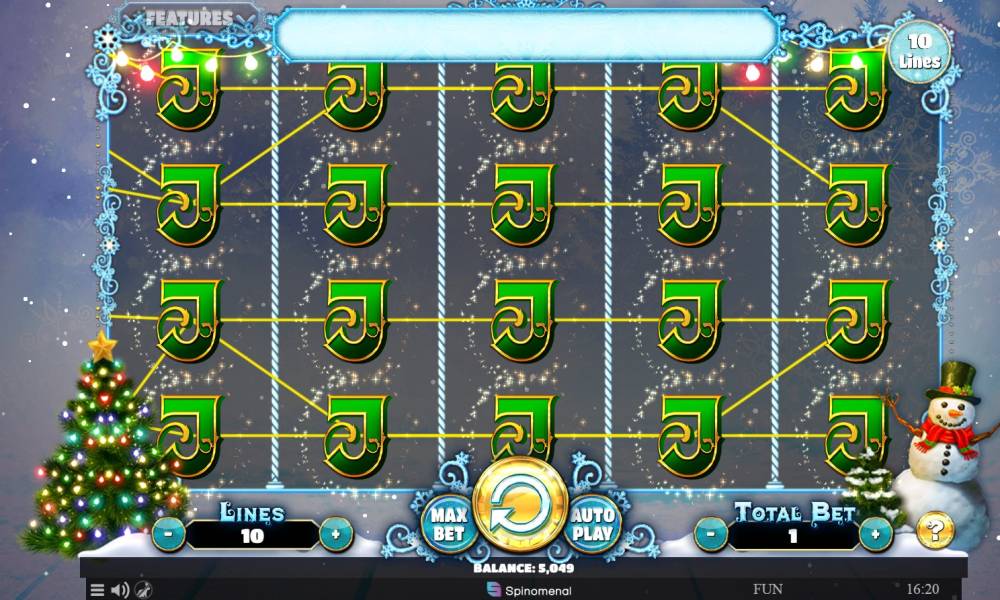Viewport: 1000px width, 600px height.
Task: Open the hamburger menu
Action: tap(97, 590)
